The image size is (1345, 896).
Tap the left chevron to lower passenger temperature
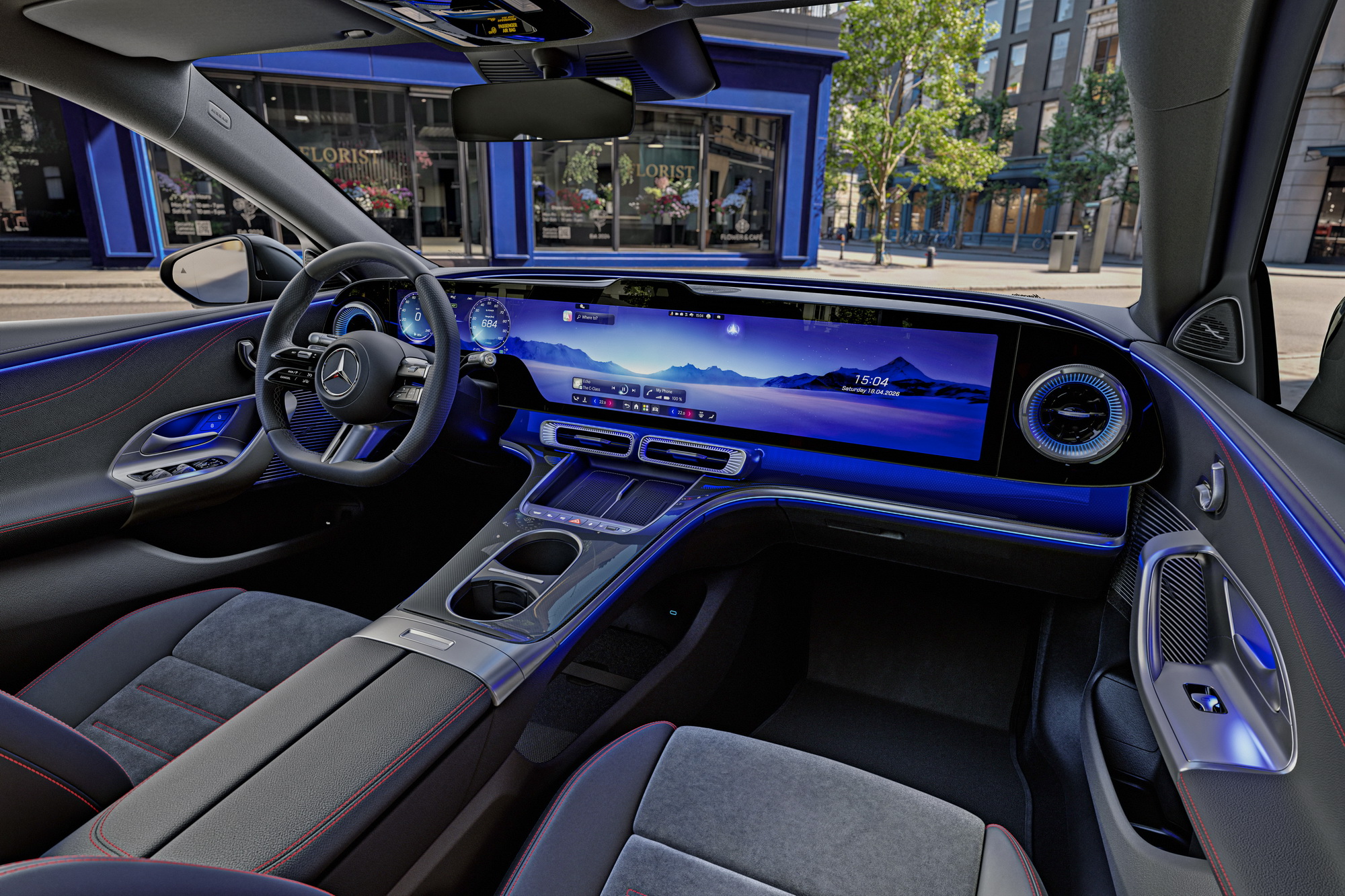coord(673,411)
